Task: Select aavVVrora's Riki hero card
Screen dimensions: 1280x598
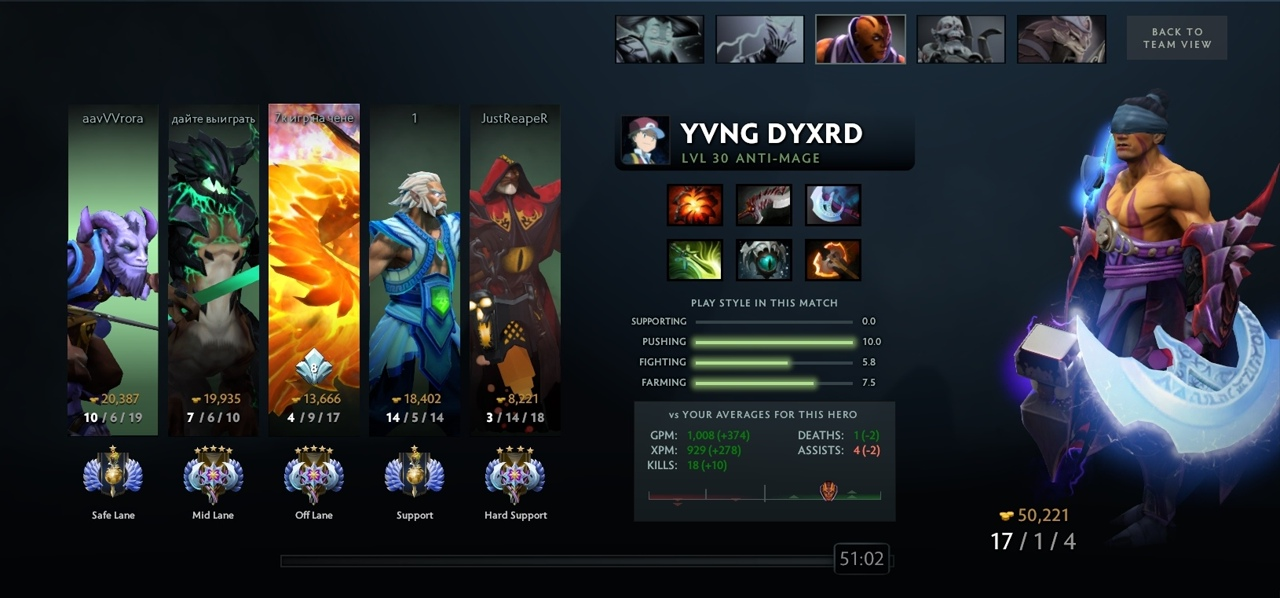Action: 113,270
